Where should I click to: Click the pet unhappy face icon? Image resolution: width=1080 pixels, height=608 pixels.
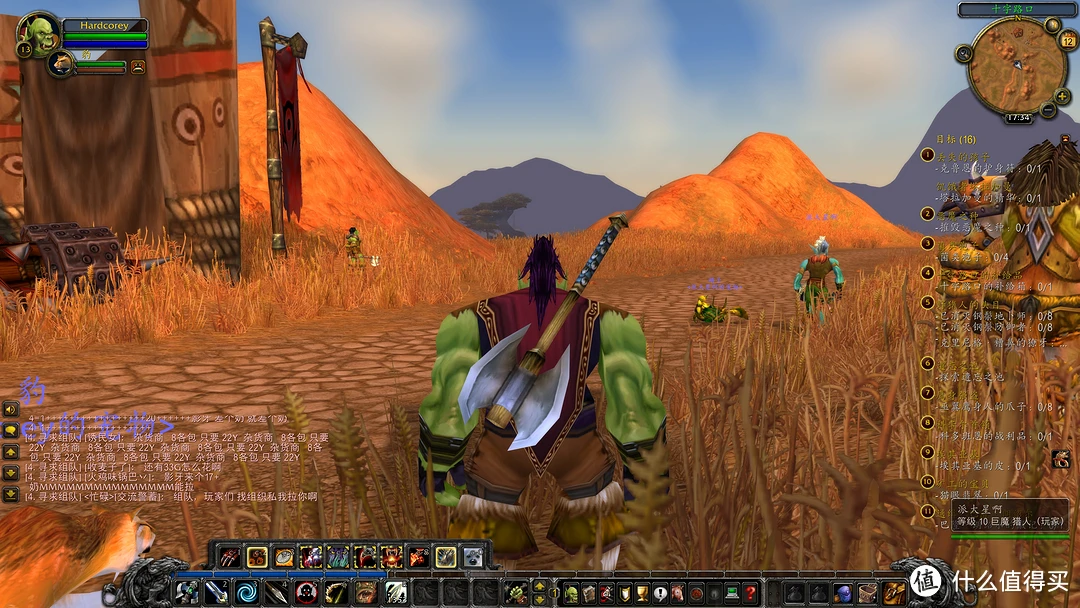coord(138,67)
